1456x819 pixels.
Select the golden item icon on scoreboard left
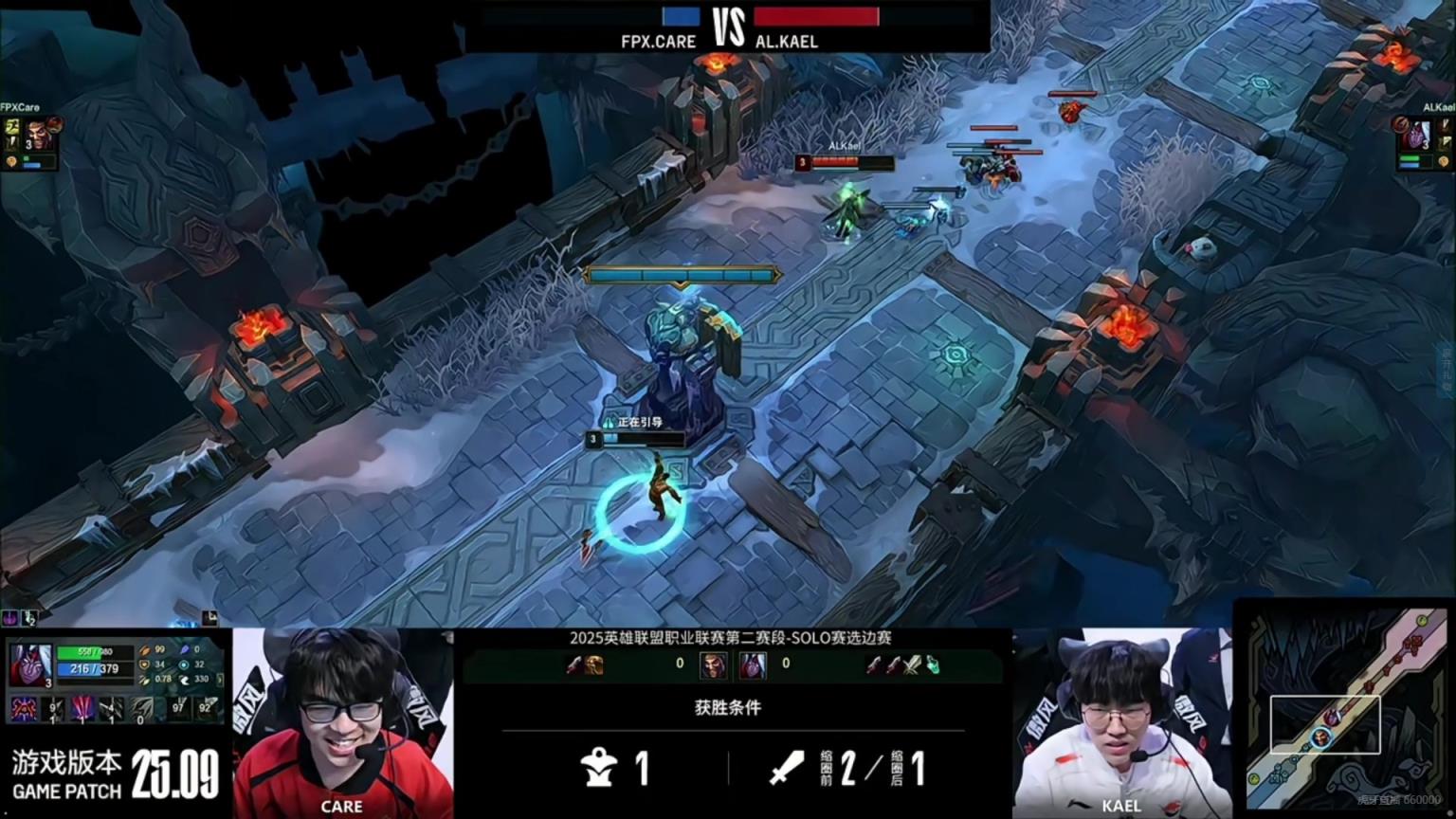[593, 665]
